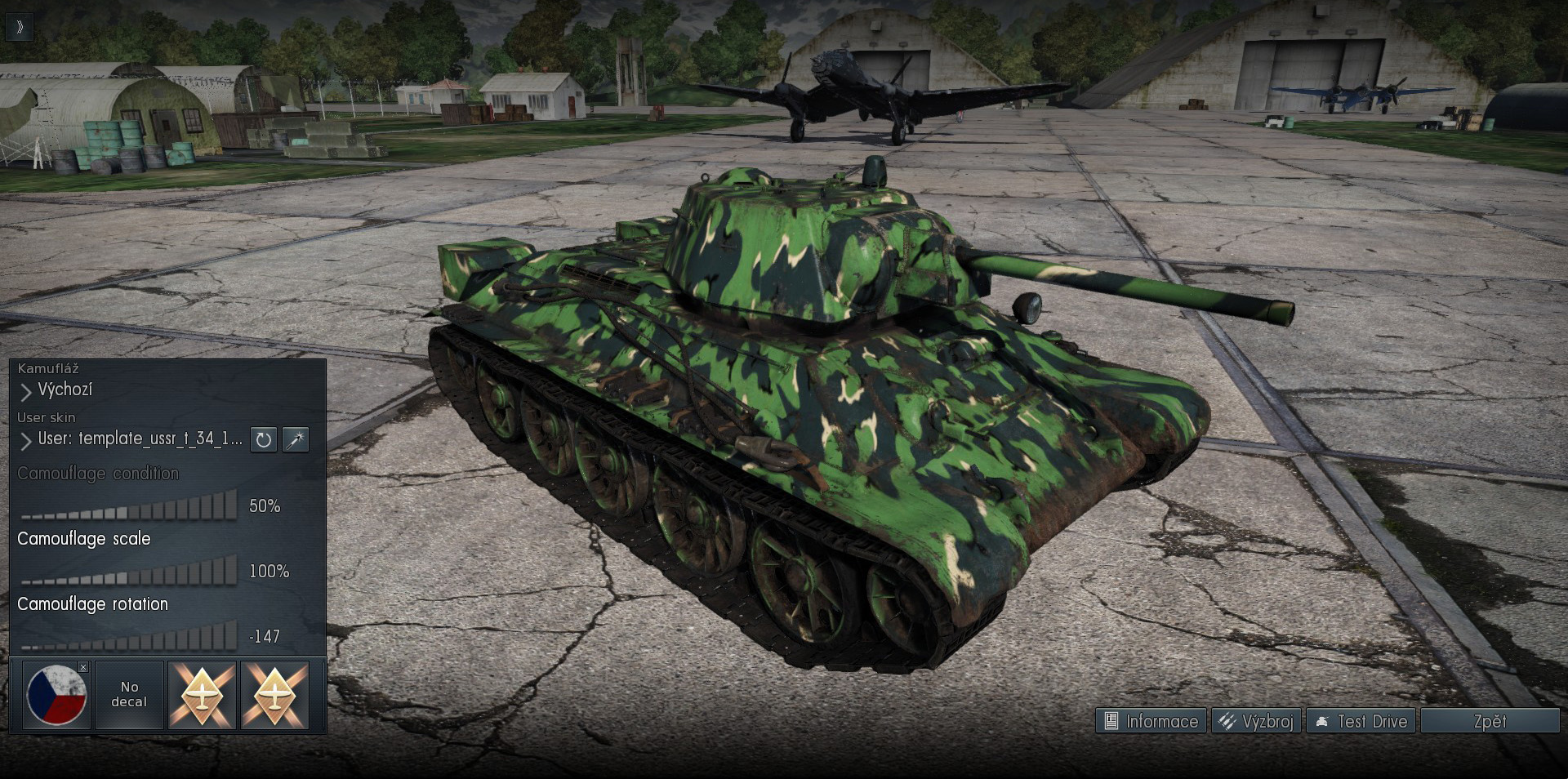The image size is (1568, 779).
Task: Click the document icon on Informace button
Action: click(x=1111, y=721)
